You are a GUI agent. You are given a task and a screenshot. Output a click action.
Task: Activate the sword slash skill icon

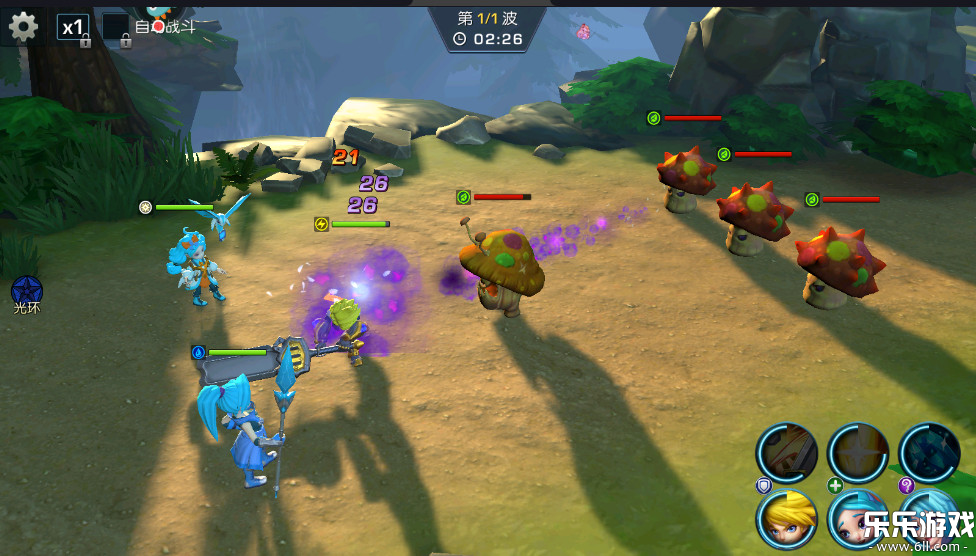(x=786, y=453)
